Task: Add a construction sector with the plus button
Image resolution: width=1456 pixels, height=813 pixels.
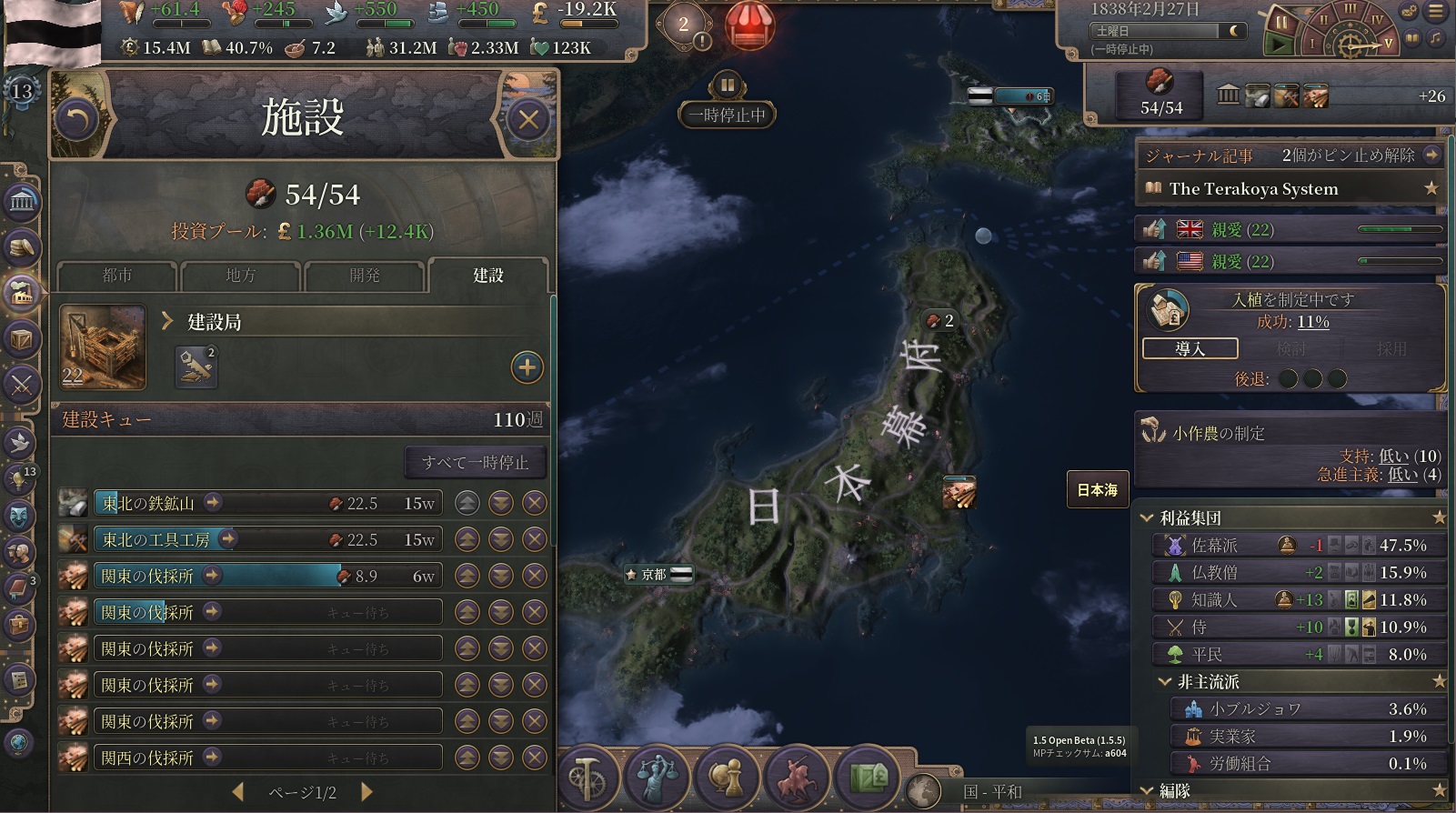Action: tap(527, 367)
